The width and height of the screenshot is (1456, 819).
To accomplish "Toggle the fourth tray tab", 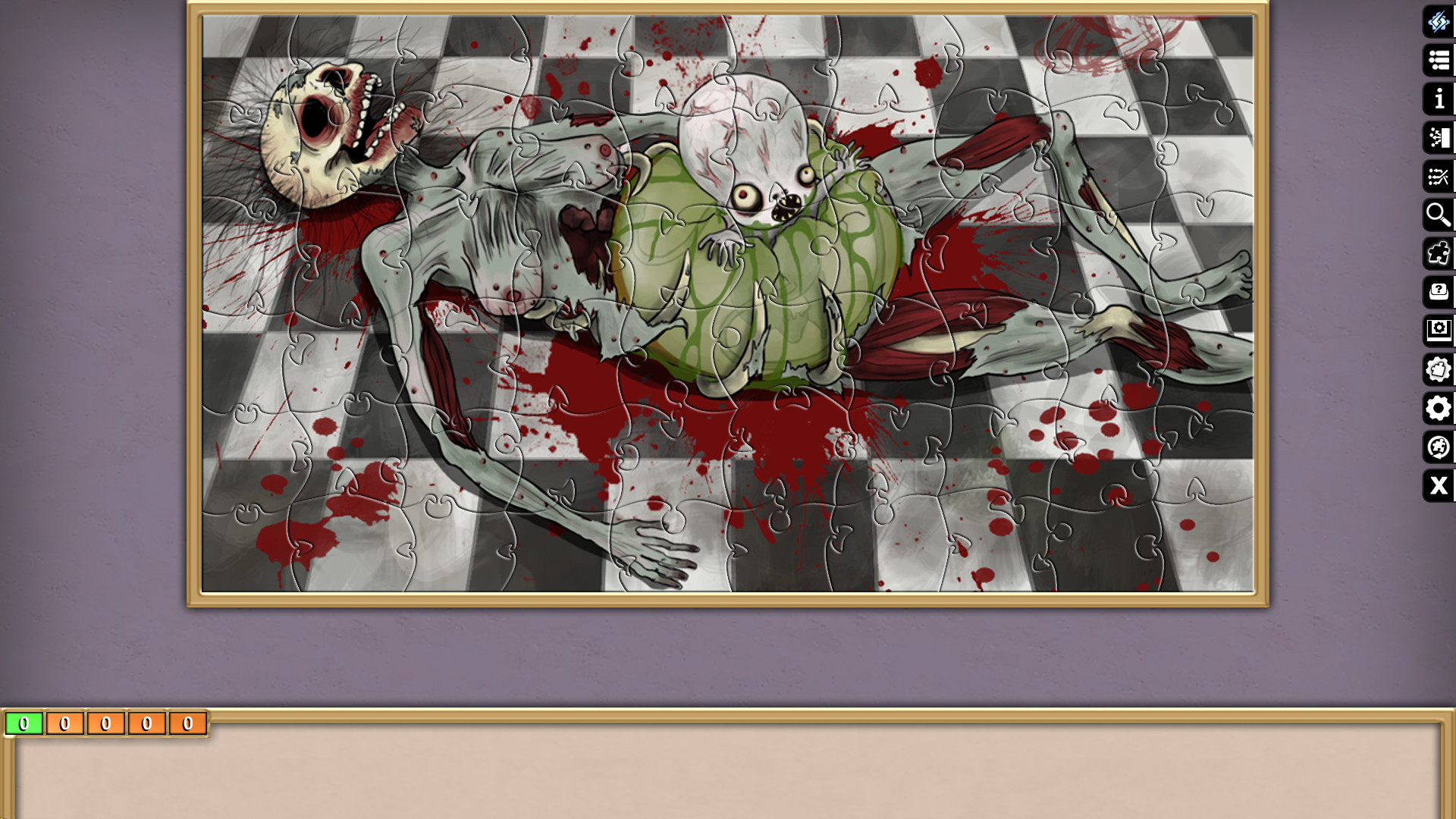I will 147,723.
